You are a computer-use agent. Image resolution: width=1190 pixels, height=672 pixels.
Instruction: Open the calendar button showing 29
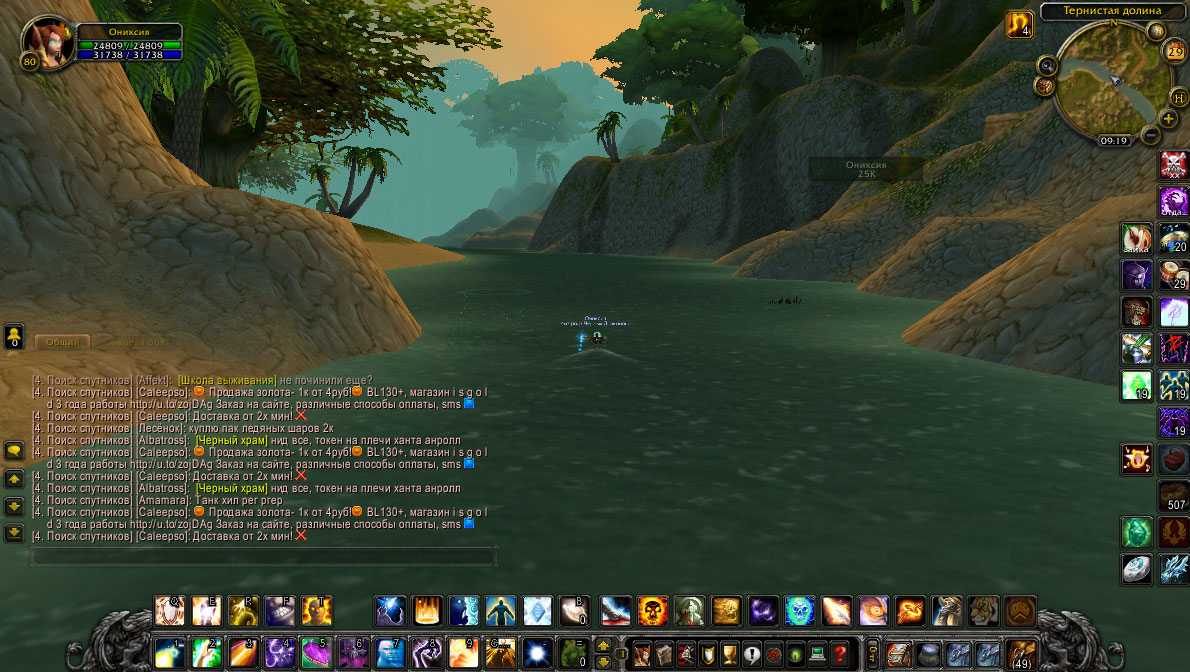(1175, 52)
